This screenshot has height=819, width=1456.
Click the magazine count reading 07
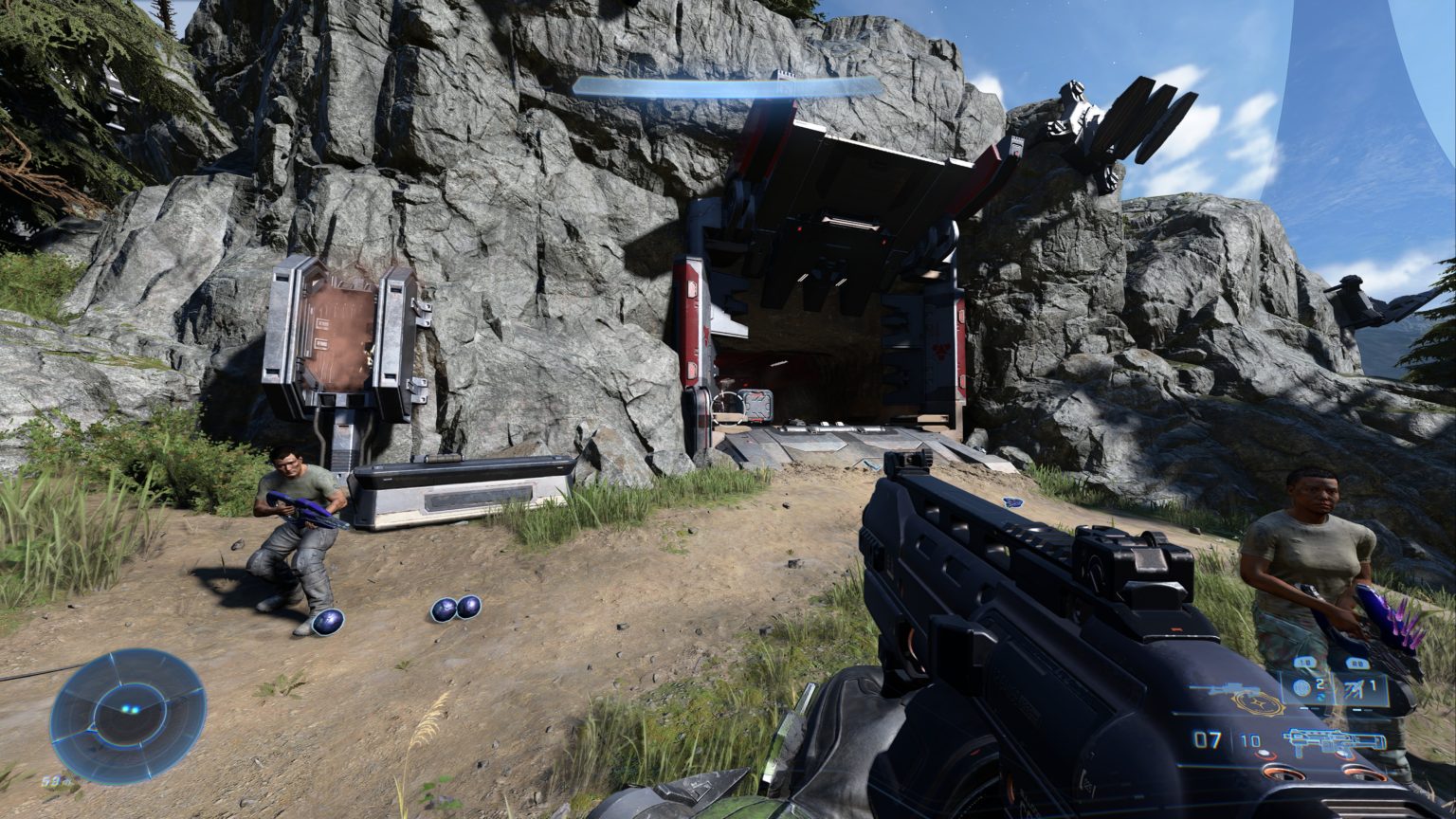(1208, 738)
